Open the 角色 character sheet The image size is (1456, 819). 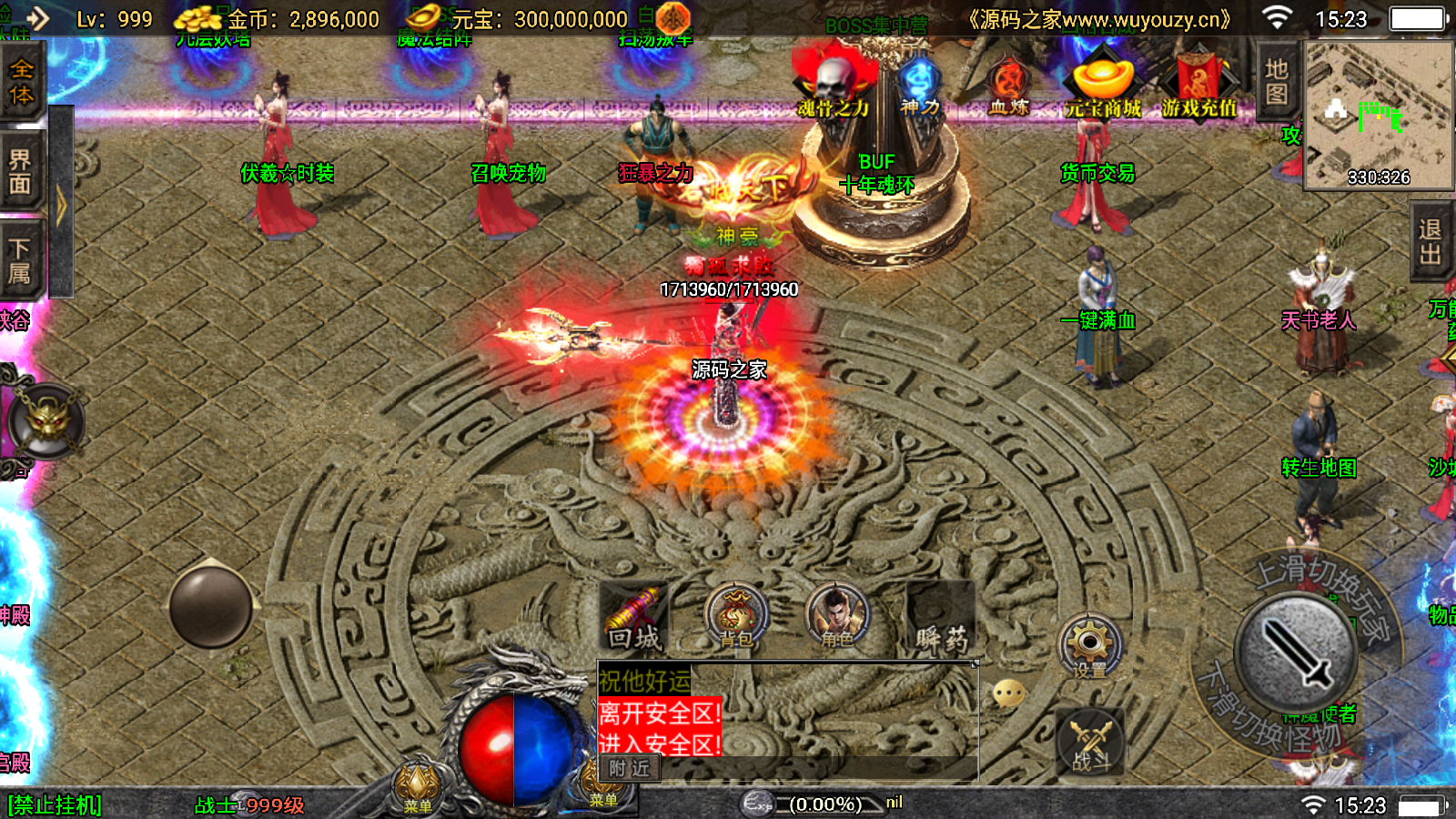click(837, 619)
